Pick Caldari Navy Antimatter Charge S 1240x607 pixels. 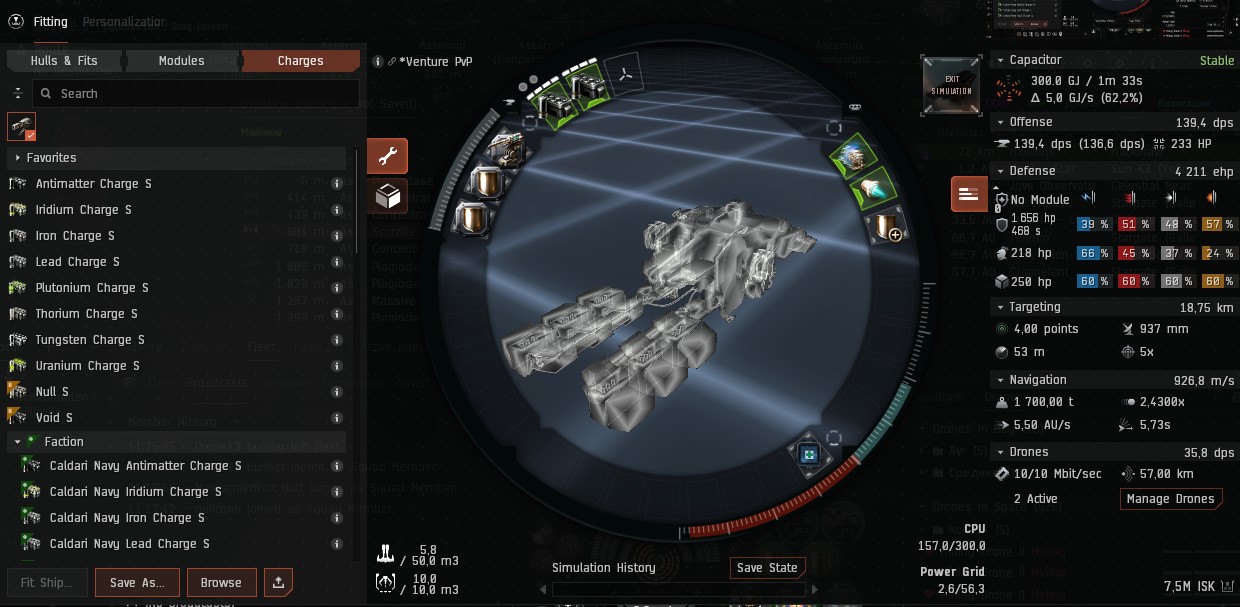(145, 466)
